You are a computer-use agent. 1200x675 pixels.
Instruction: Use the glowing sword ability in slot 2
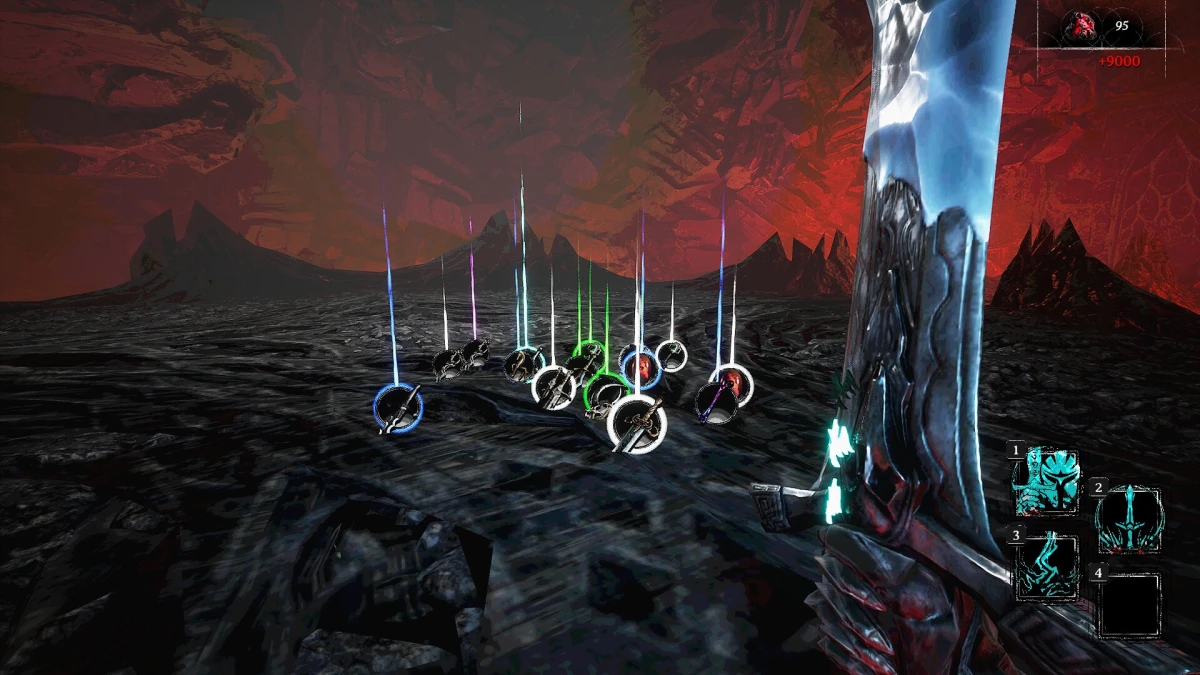[x=1129, y=520]
